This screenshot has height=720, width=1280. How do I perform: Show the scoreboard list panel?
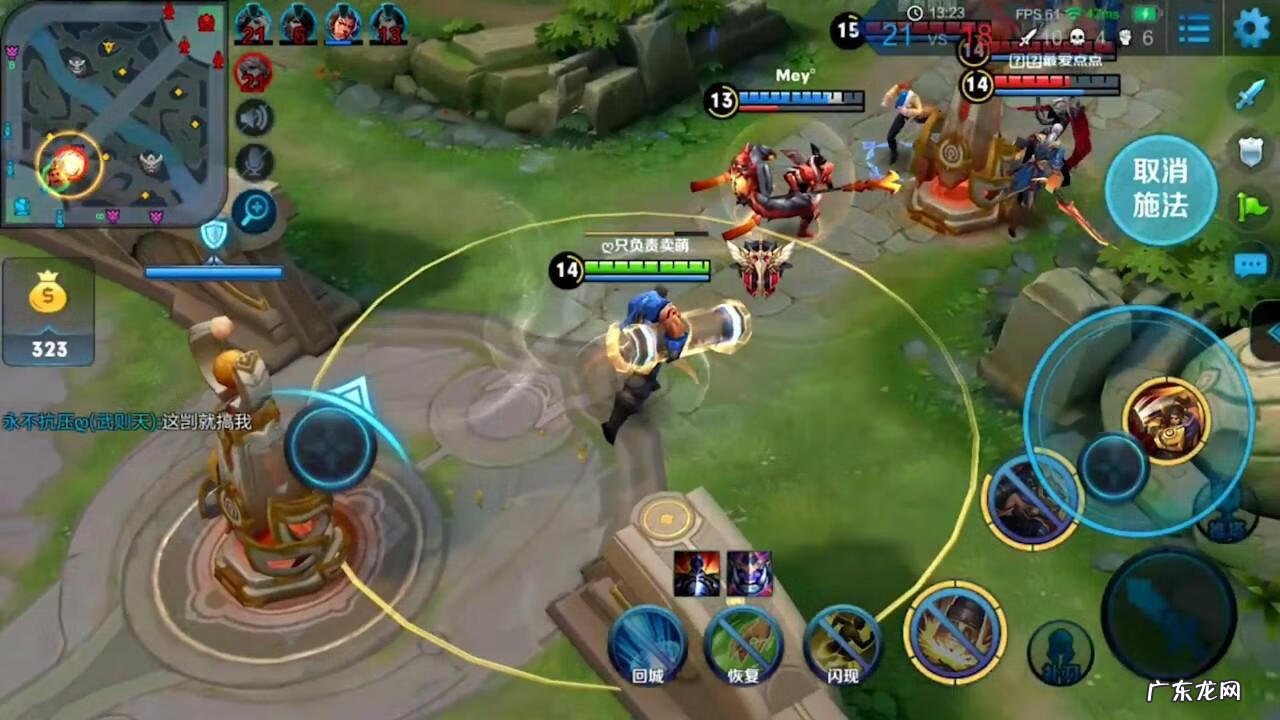1194,28
